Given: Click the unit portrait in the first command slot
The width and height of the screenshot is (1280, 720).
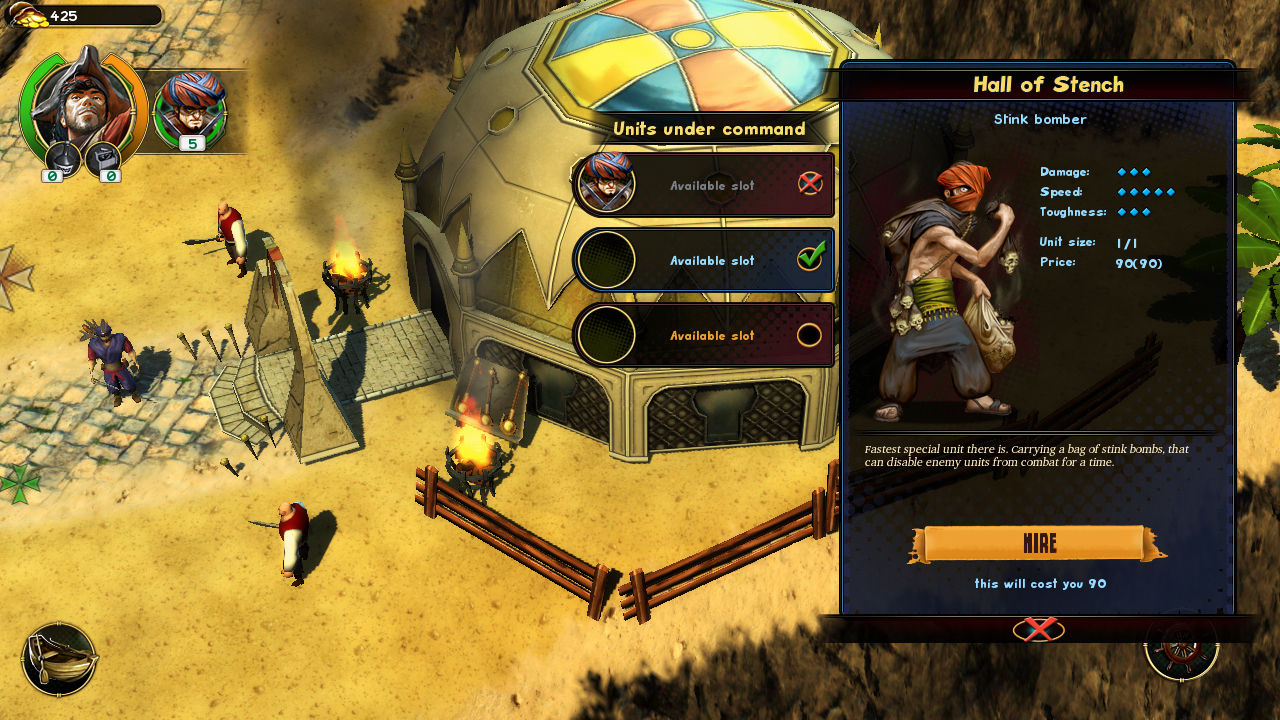Looking at the screenshot, I should 605,184.
